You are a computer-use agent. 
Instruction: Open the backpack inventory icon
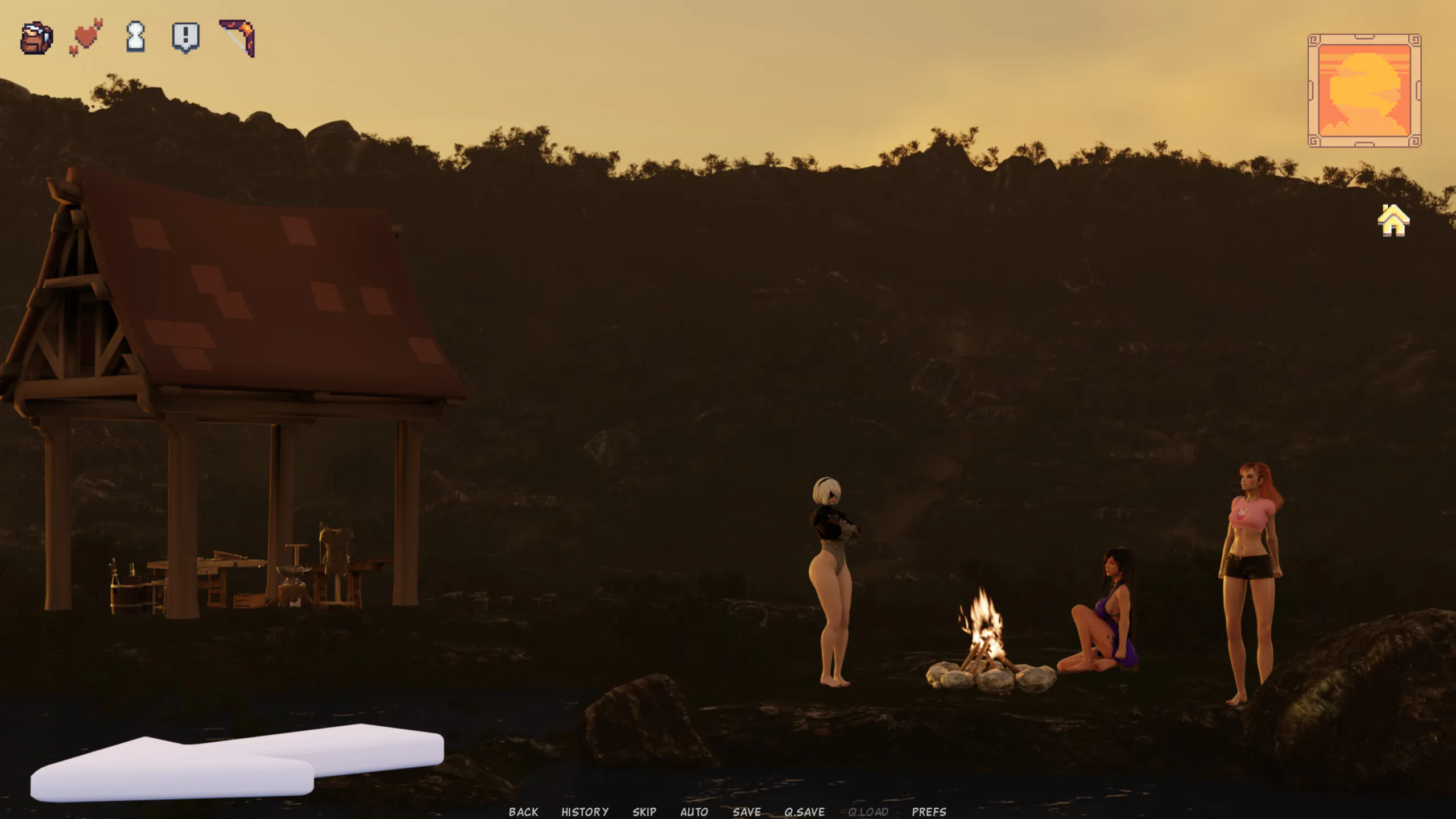37,38
